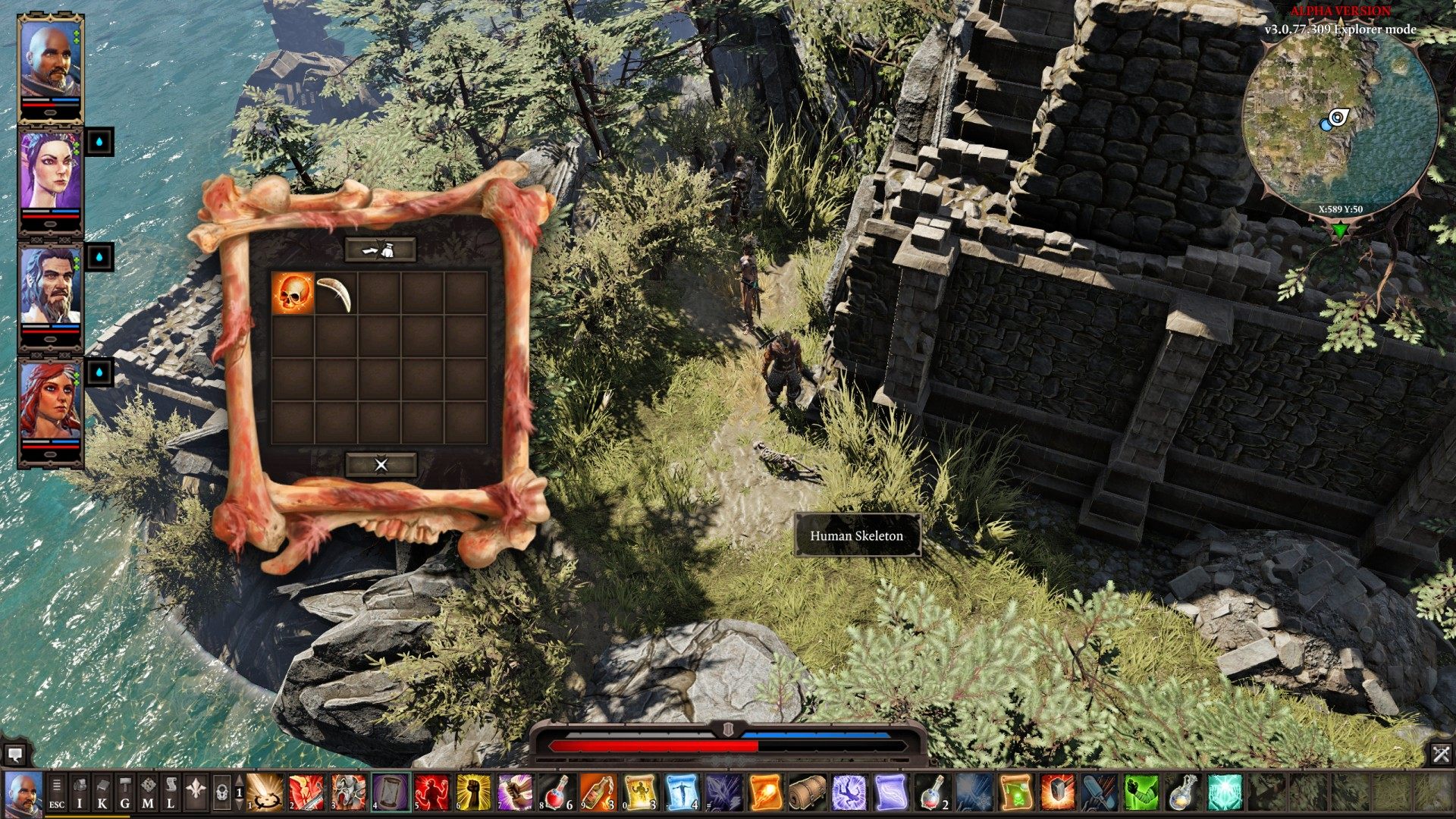1456x819 pixels.
Task: Pick up the flaming skull item
Action: tap(293, 293)
